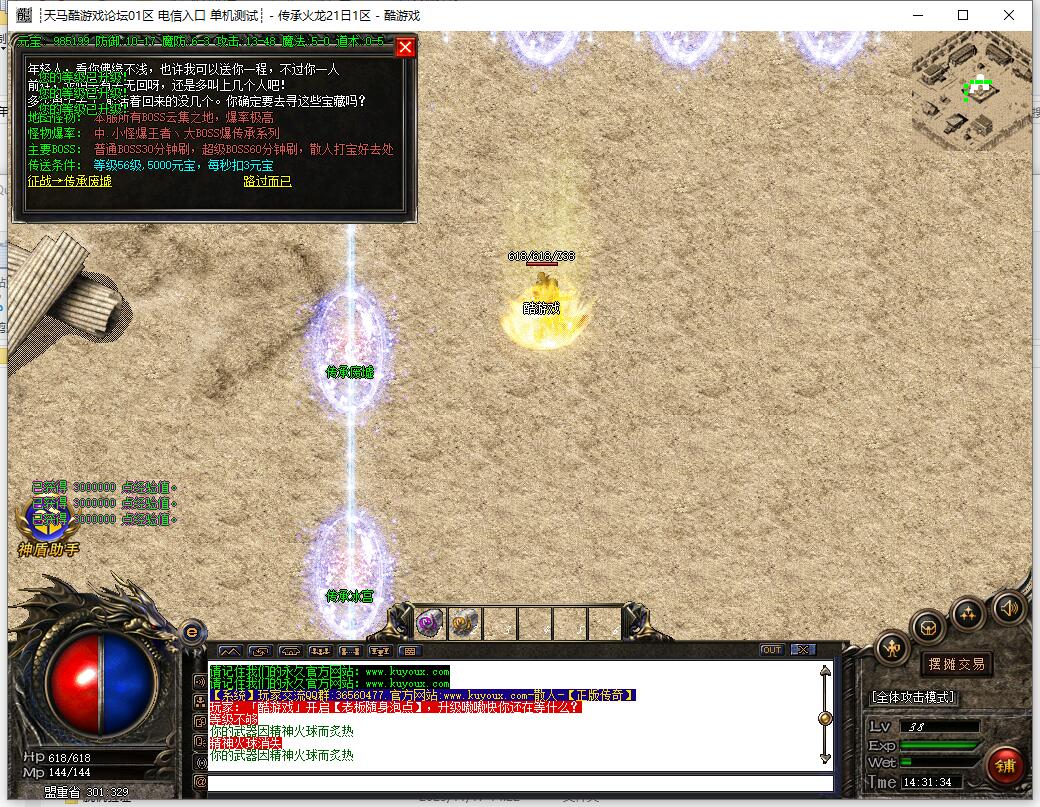Open the bag inventory icon

(929, 628)
